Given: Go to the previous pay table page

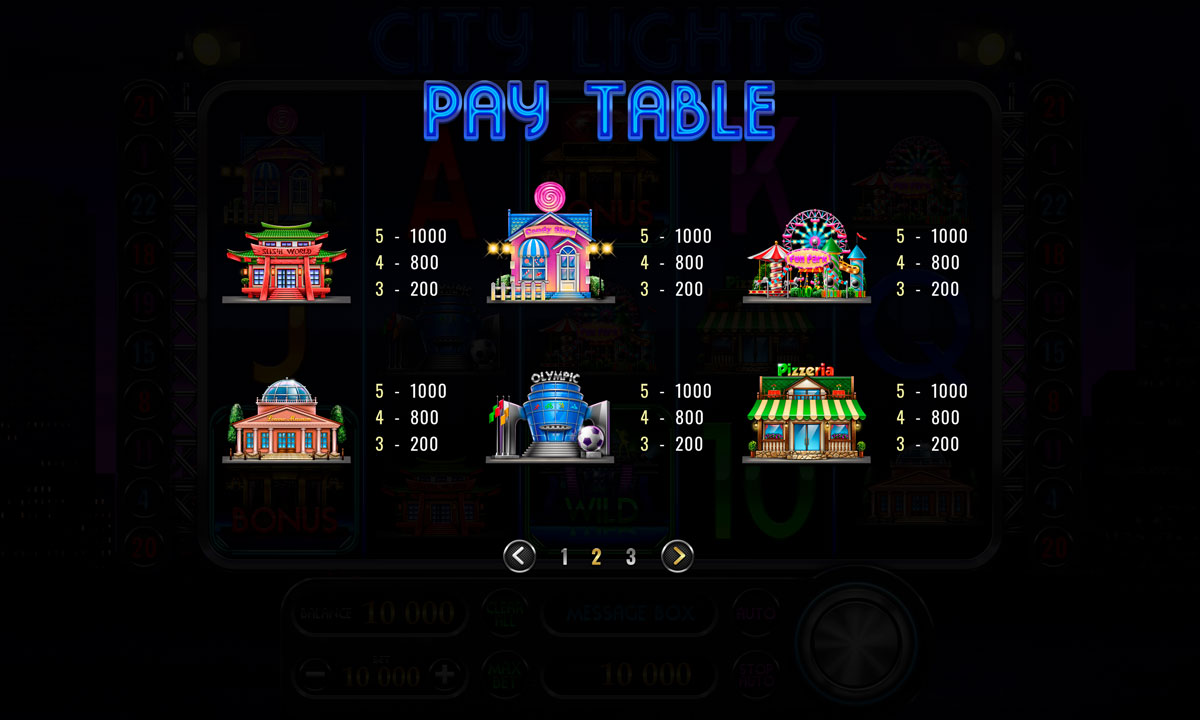Looking at the screenshot, I should click(x=519, y=556).
